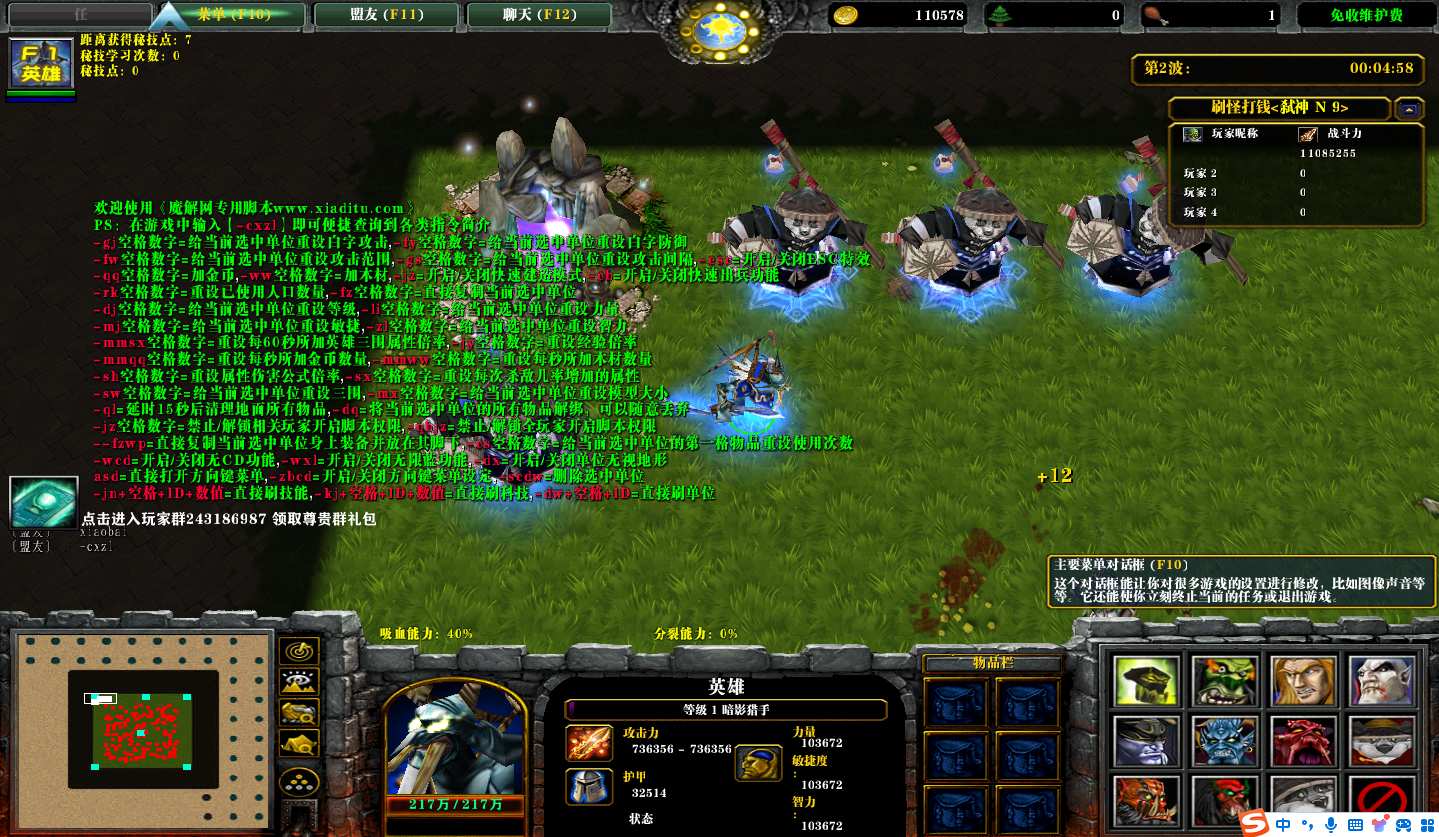This screenshot has width=1439, height=837.
Task: Switch Sogou input language with 中 button
Action: pos(1283,824)
